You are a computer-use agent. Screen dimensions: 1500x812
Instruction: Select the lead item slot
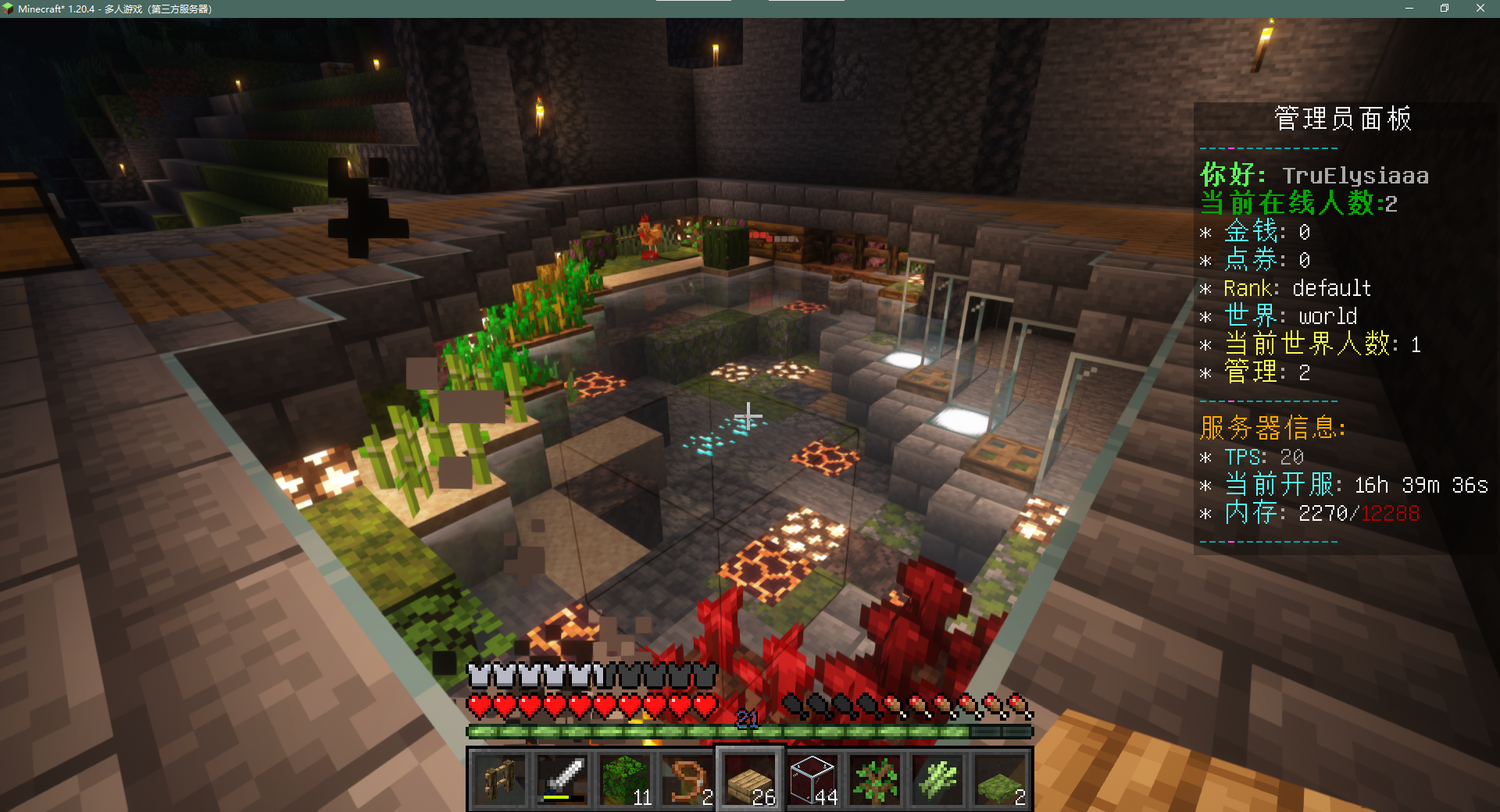pyautogui.click(x=687, y=780)
